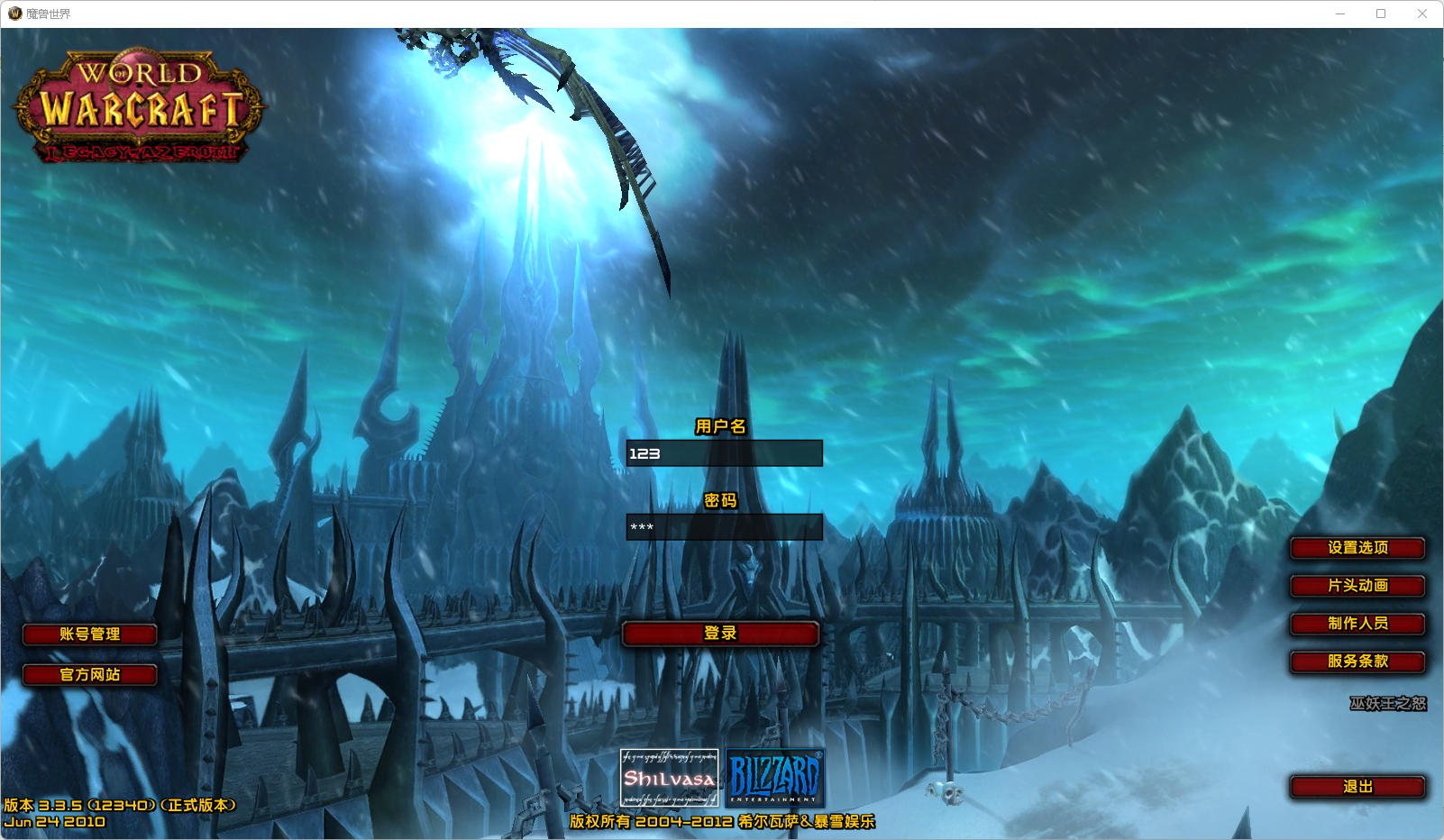Close the game window
The width and height of the screenshot is (1444, 840).
click(x=1422, y=14)
